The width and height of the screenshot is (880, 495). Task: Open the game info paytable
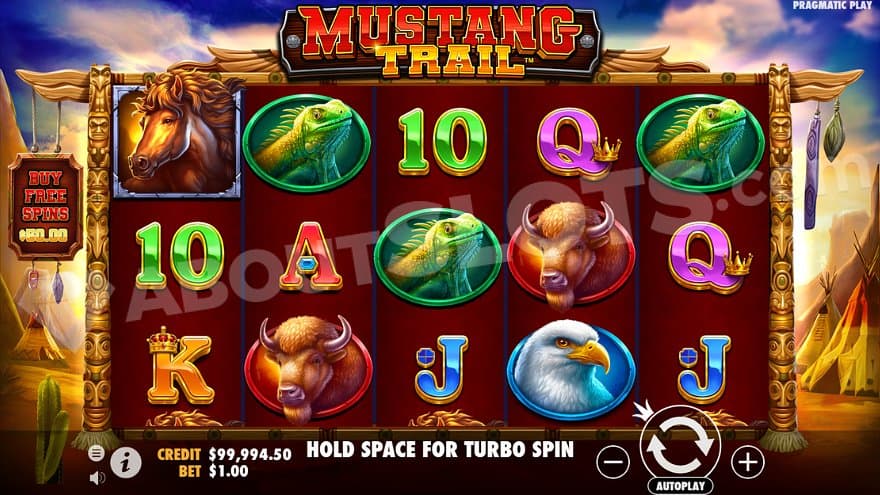125,461
